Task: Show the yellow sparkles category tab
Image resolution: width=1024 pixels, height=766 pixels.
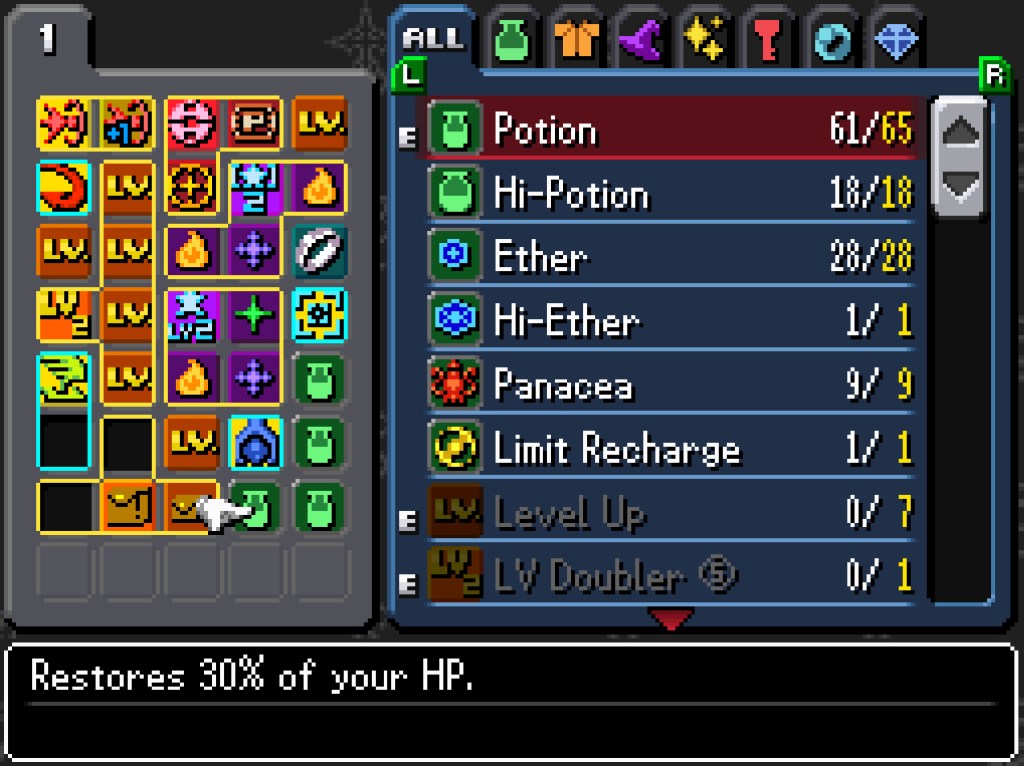Action: coord(704,43)
